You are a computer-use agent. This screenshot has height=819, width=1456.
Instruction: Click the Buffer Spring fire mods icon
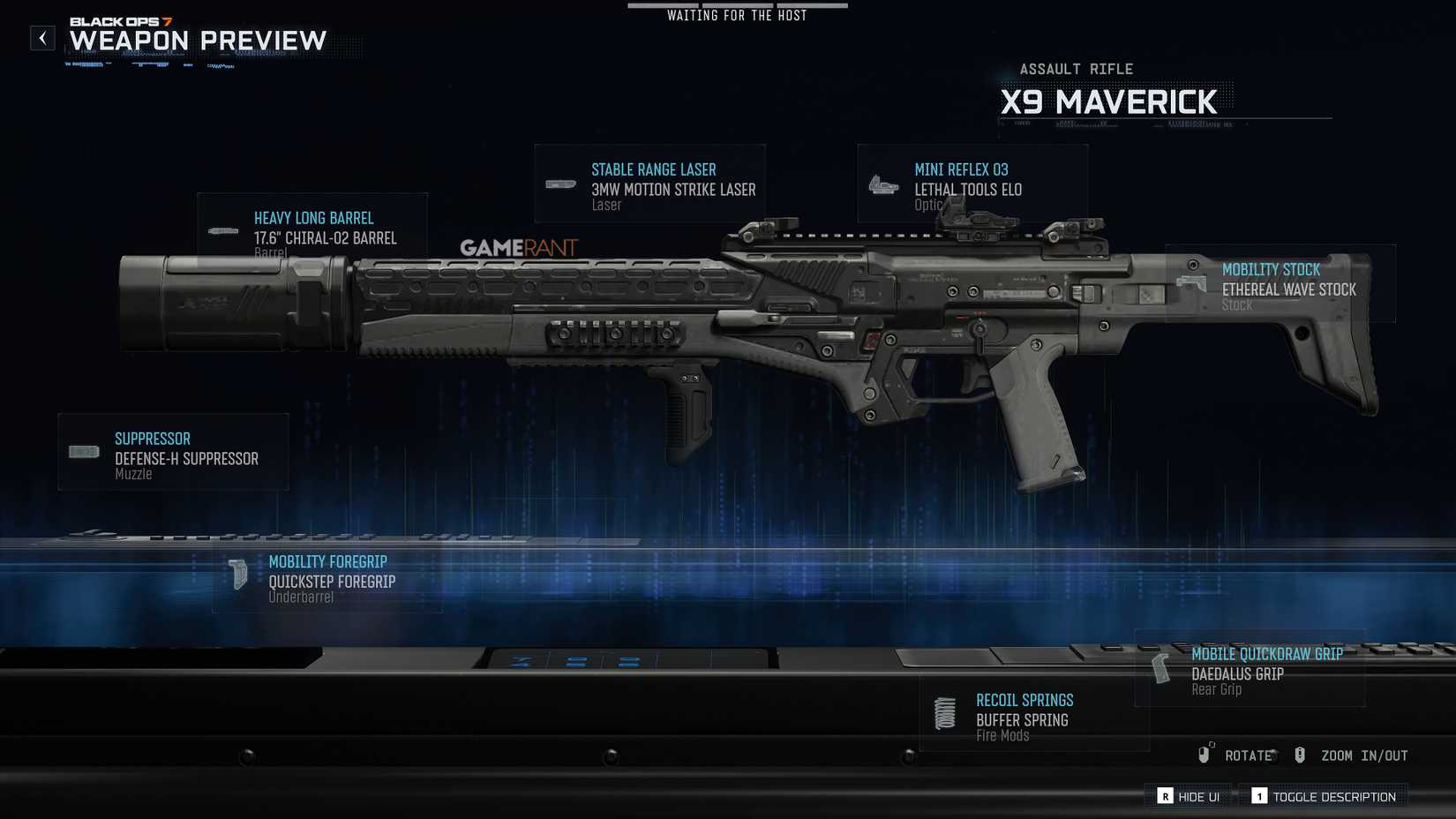(945, 712)
